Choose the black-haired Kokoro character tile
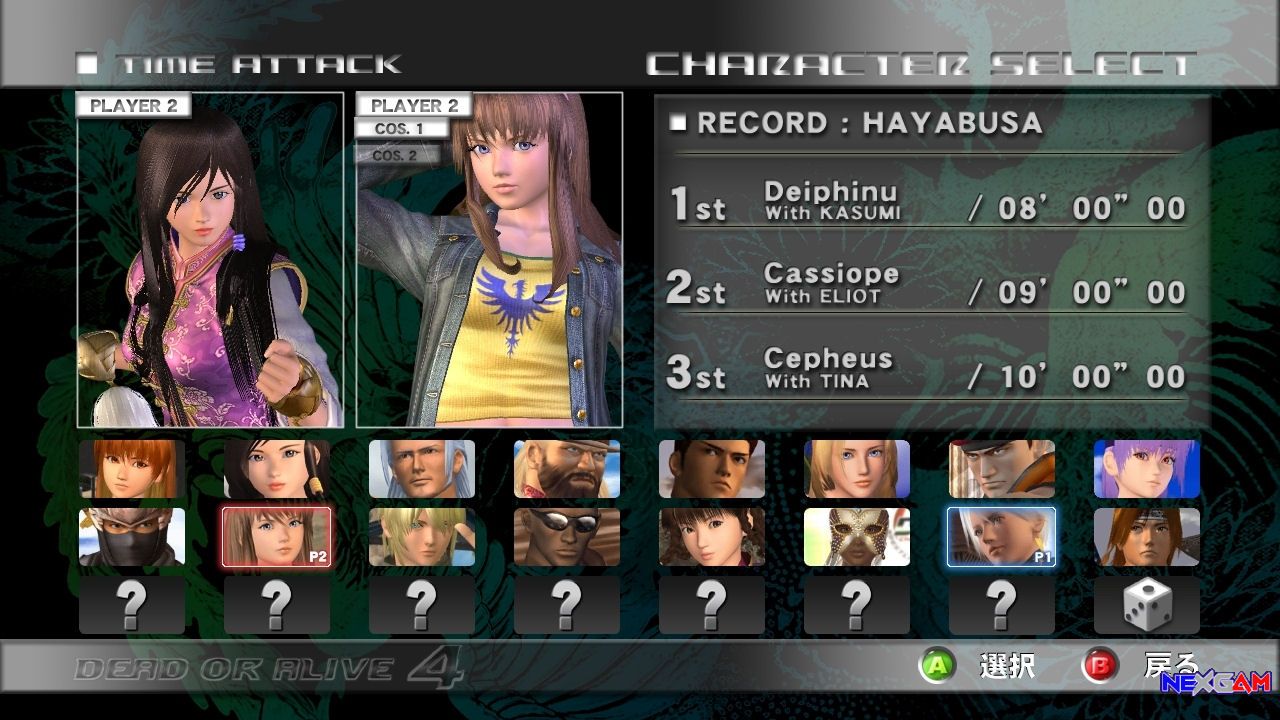The image size is (1280, 720). [277, 469]
